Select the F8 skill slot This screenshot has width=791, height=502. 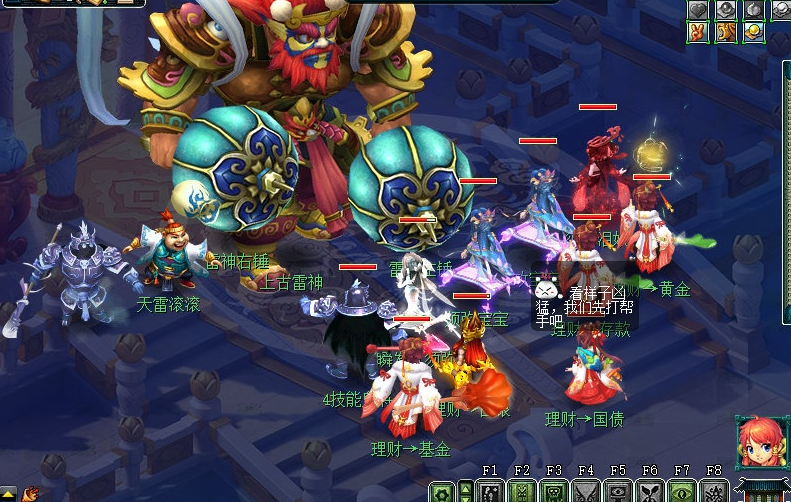(714, 492)
